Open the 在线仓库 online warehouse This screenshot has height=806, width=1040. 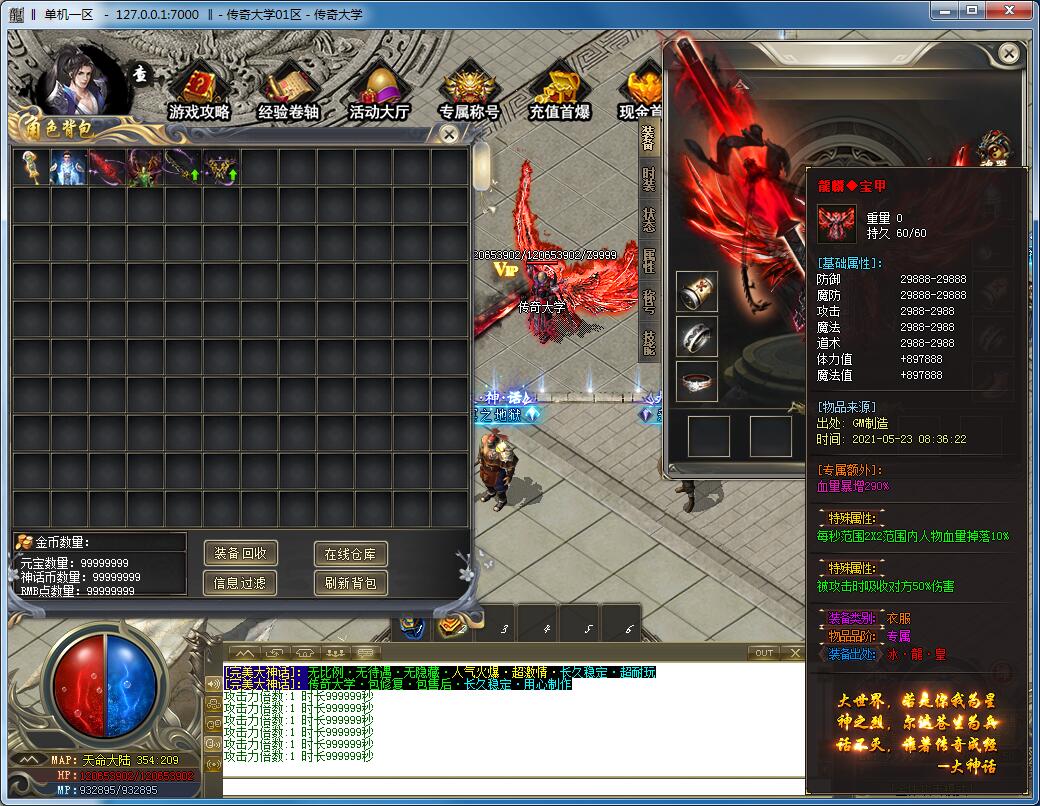point(350,553)
